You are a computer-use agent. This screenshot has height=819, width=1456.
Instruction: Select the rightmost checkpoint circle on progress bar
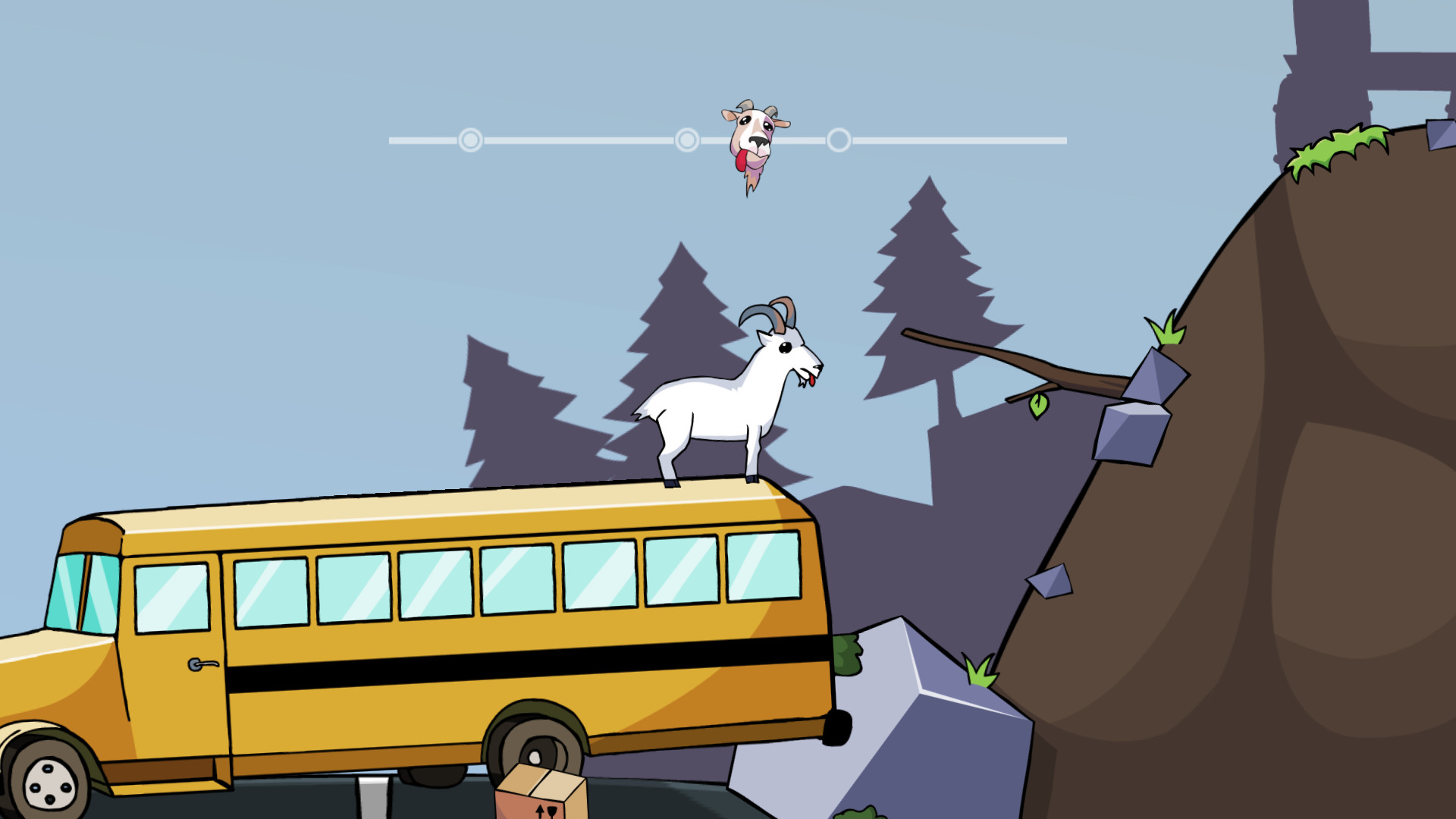point(839,140)
